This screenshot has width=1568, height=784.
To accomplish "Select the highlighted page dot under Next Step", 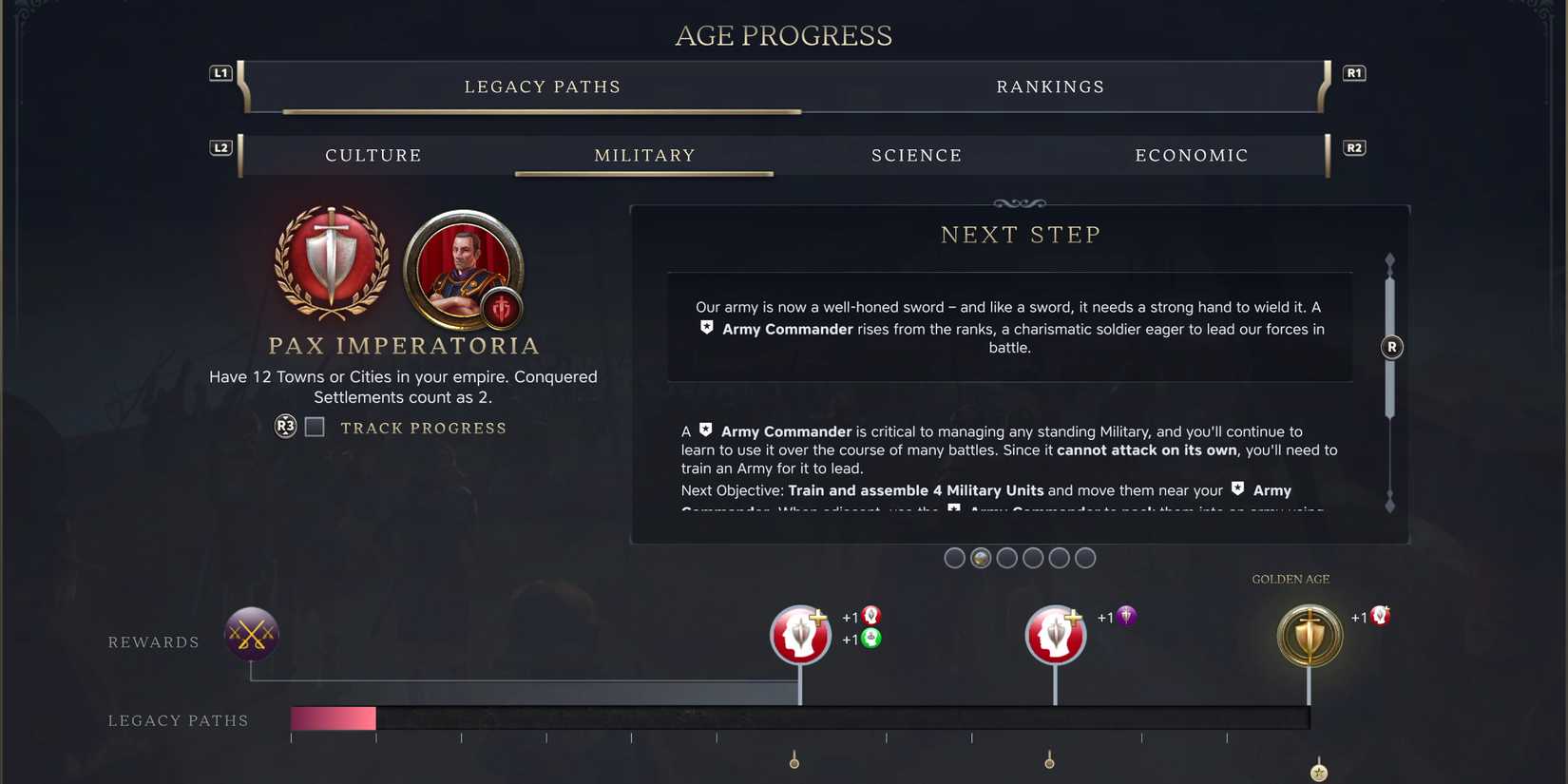I will pos(981,558).
